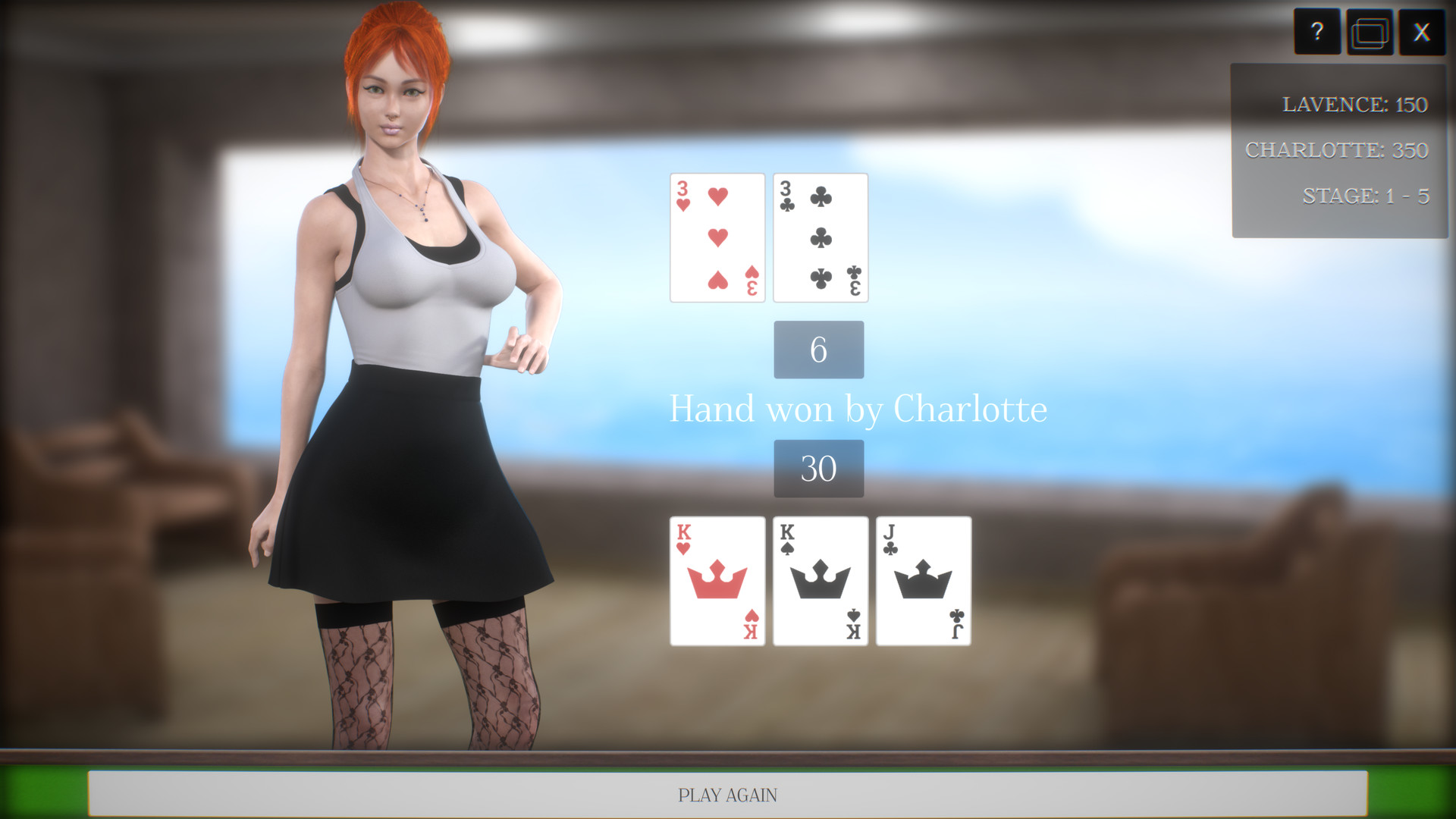
Task: Open the help screen via the question mark icon
Action: pos(1317,32)
